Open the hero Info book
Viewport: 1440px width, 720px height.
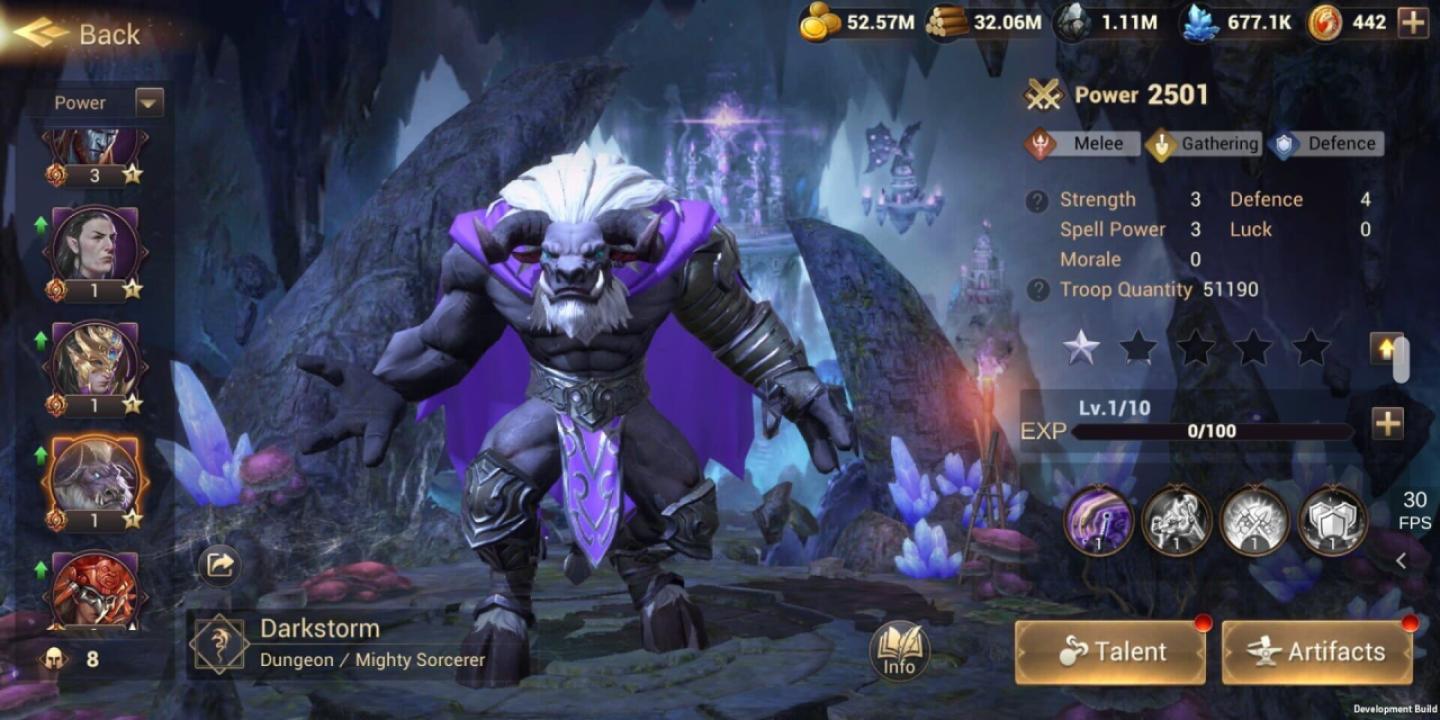pos(899,651)
